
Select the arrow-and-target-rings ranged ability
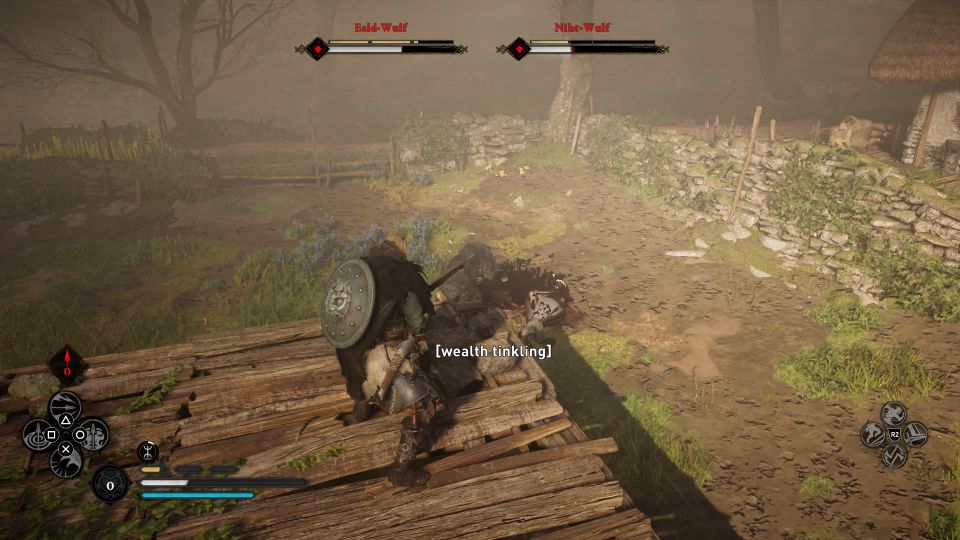pos(39,434)
